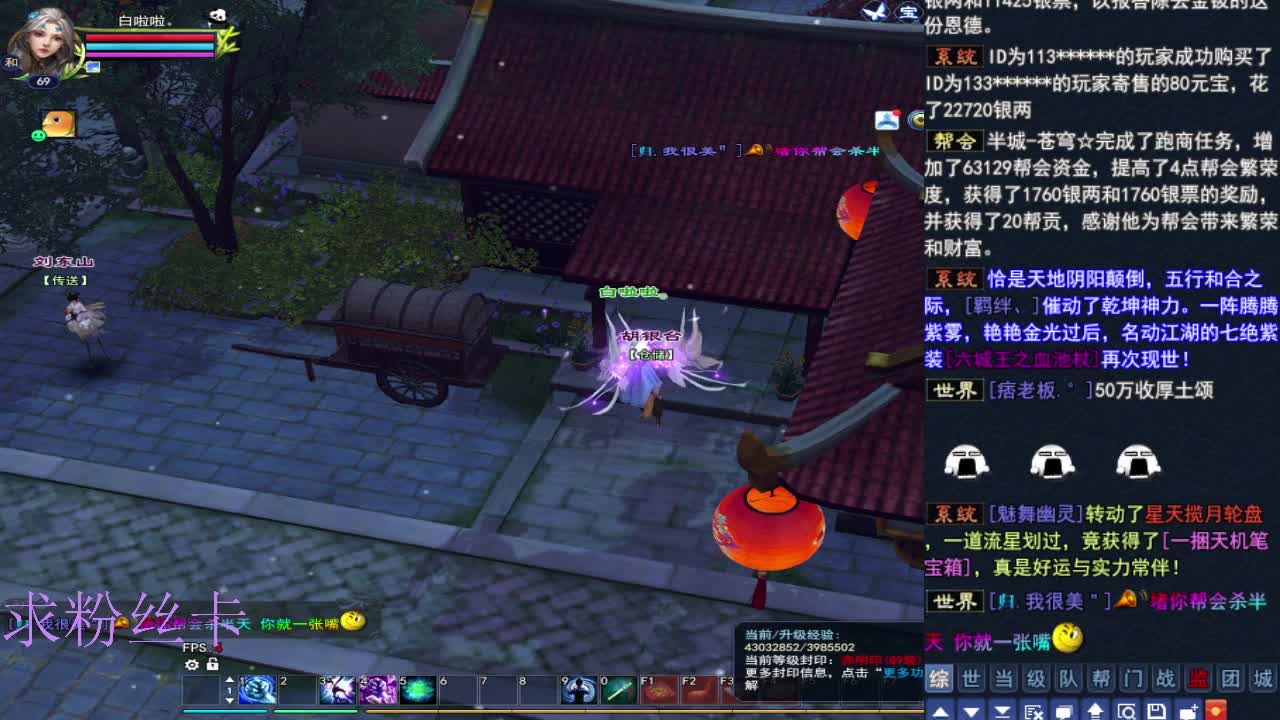Open chat search with the magnifier icon
Image resolution: width=1280 pixels, height=720 pixels.
tap(1128, 710)
